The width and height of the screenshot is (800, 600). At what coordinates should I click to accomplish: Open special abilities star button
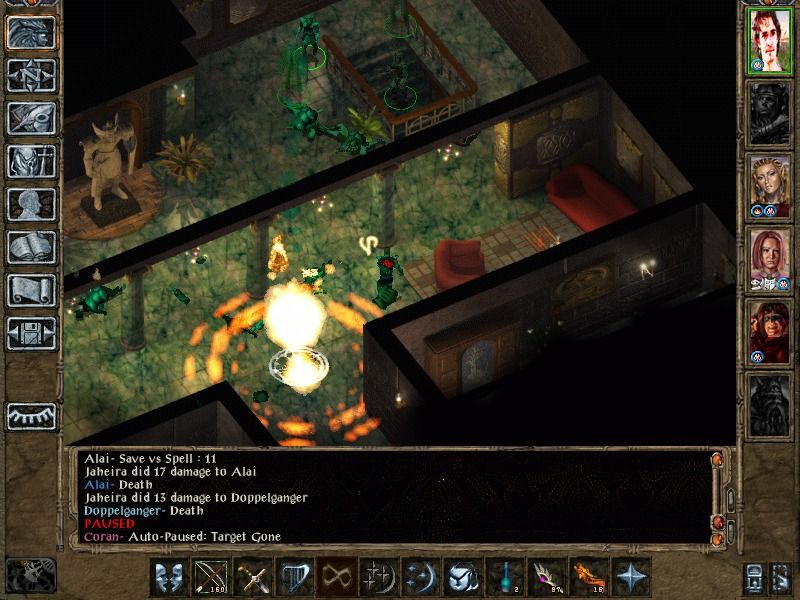coord(629,578)
